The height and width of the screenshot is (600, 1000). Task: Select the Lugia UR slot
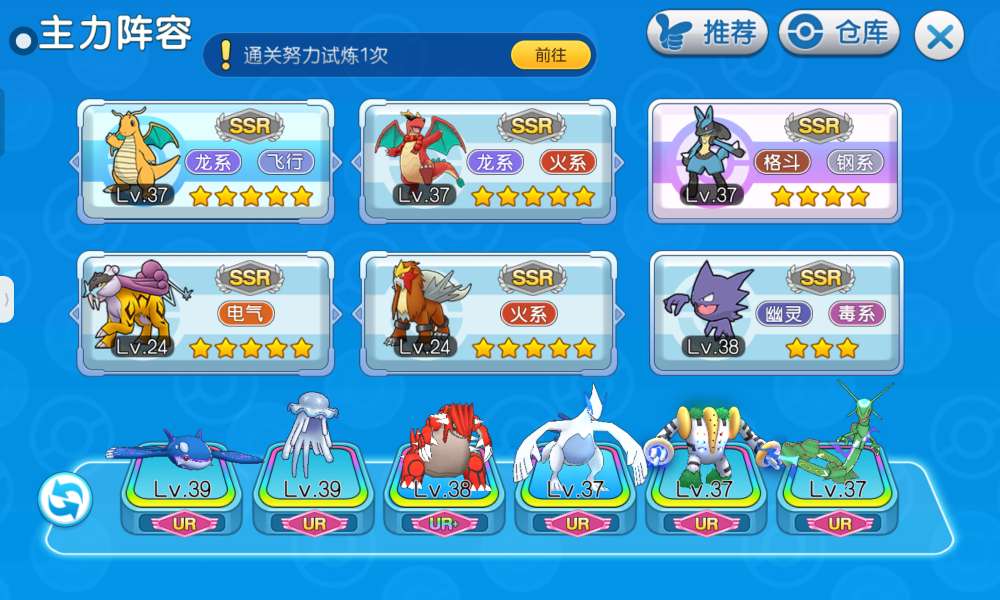tap(576, 490)
